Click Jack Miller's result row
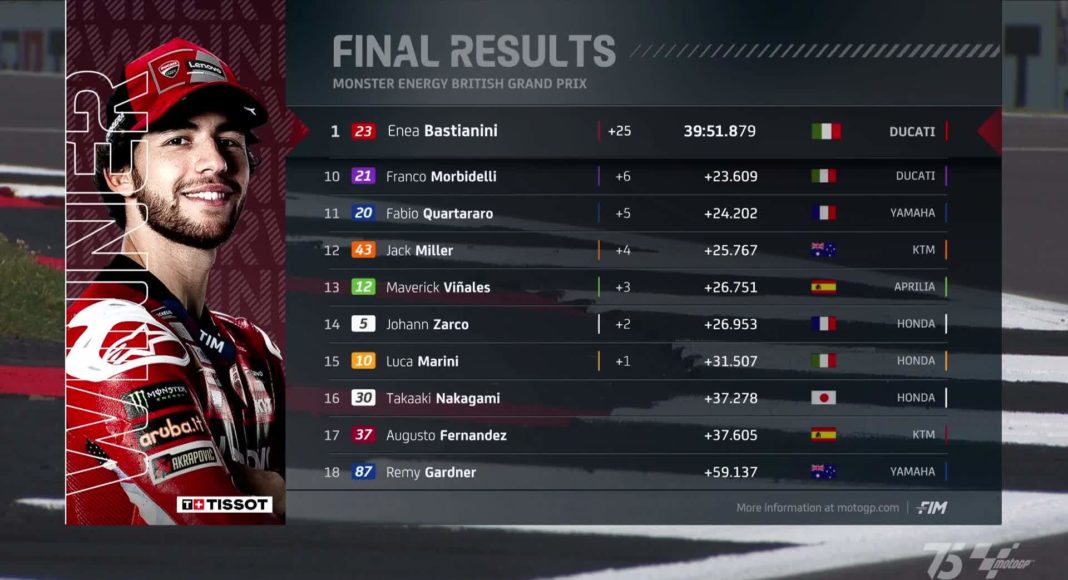 (x=640, y=250)
